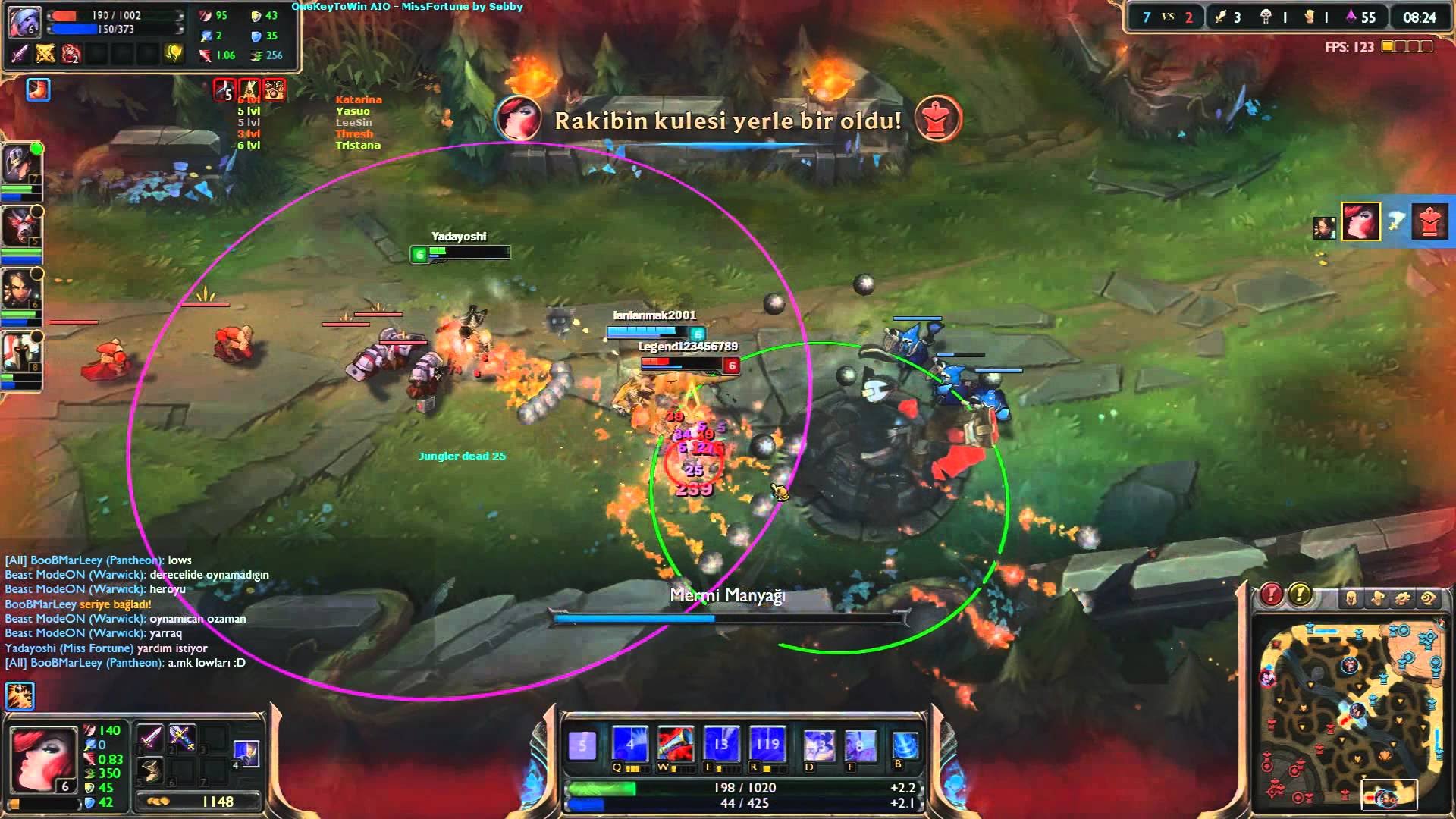Viewport: 1456px width, 819px height.
Task: Toggle champion display on the minimap
Action: 1354,597
